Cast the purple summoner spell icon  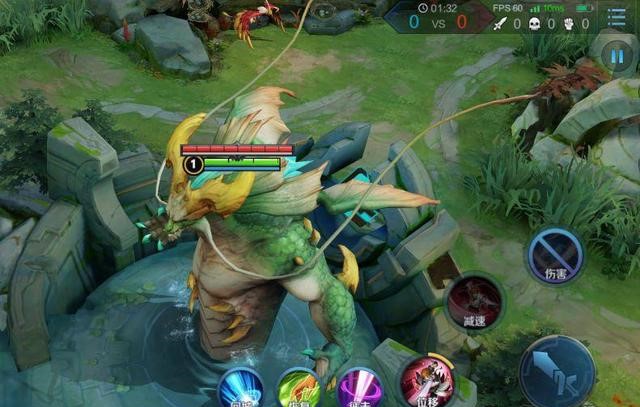360,388
